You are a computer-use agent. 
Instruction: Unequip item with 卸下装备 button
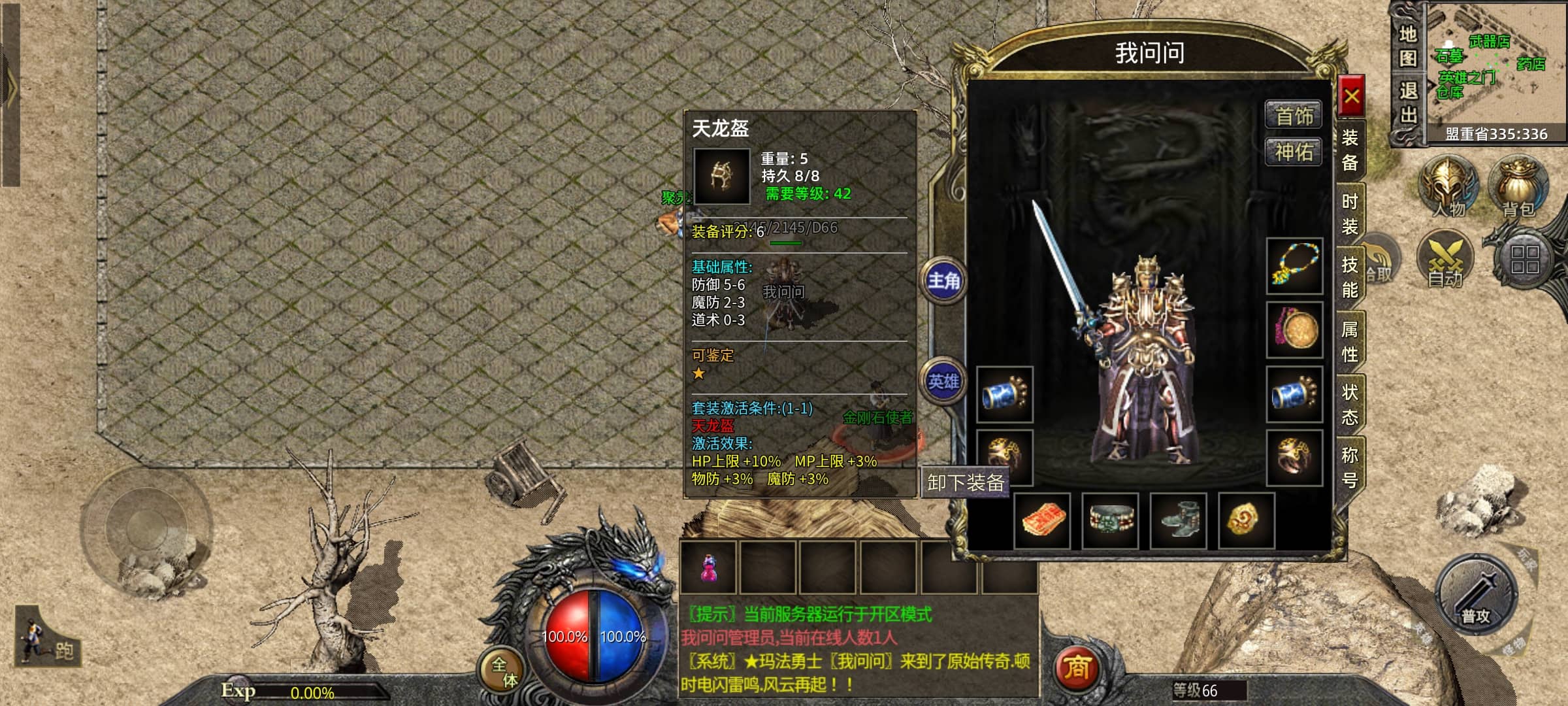tap(965, 483)
